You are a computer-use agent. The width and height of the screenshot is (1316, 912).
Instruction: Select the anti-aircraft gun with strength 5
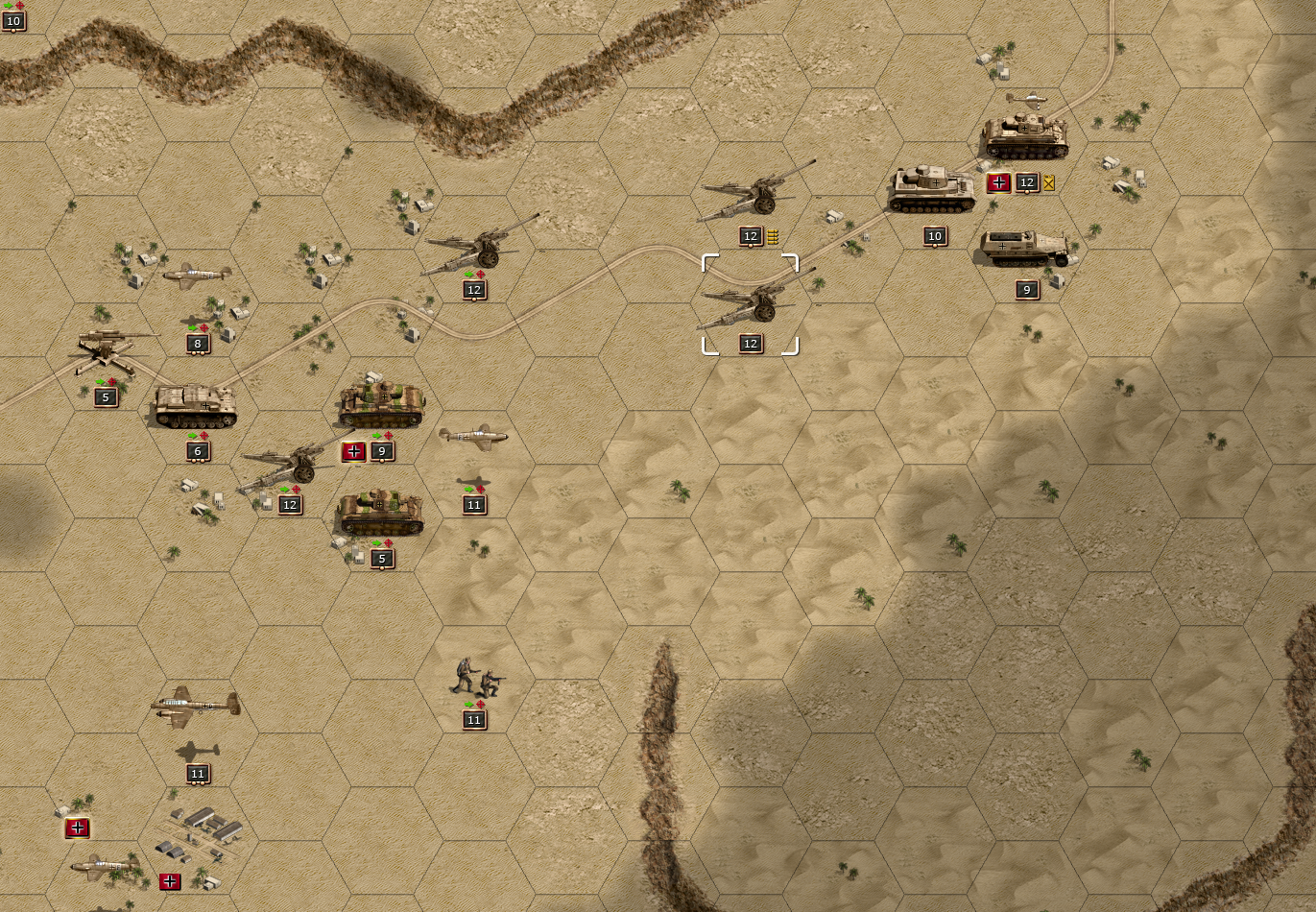[x=107, y=349]
